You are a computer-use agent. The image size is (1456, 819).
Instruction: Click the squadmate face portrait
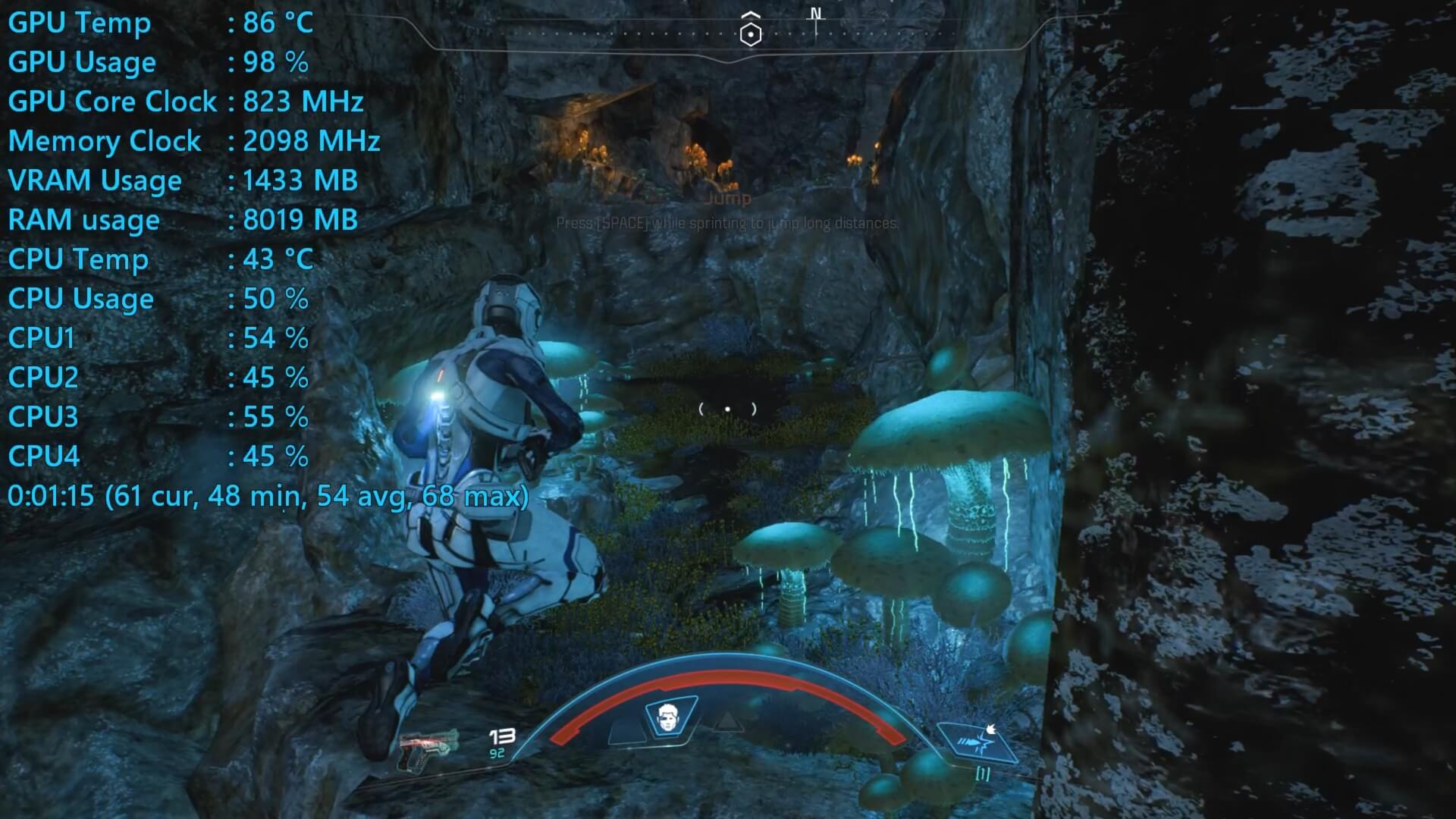click(669, 717)
